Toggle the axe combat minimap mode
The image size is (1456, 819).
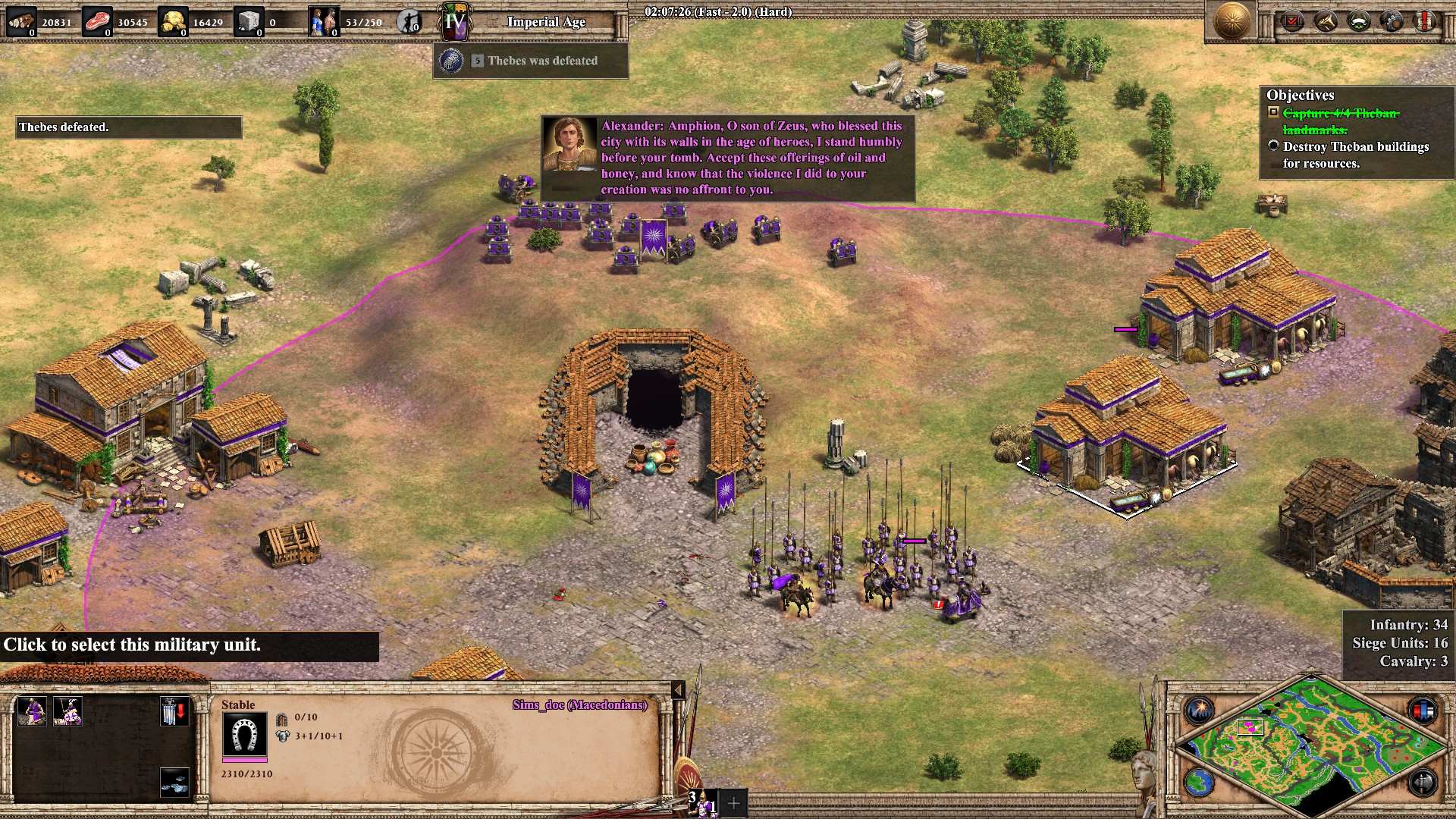click(1423, 782)
